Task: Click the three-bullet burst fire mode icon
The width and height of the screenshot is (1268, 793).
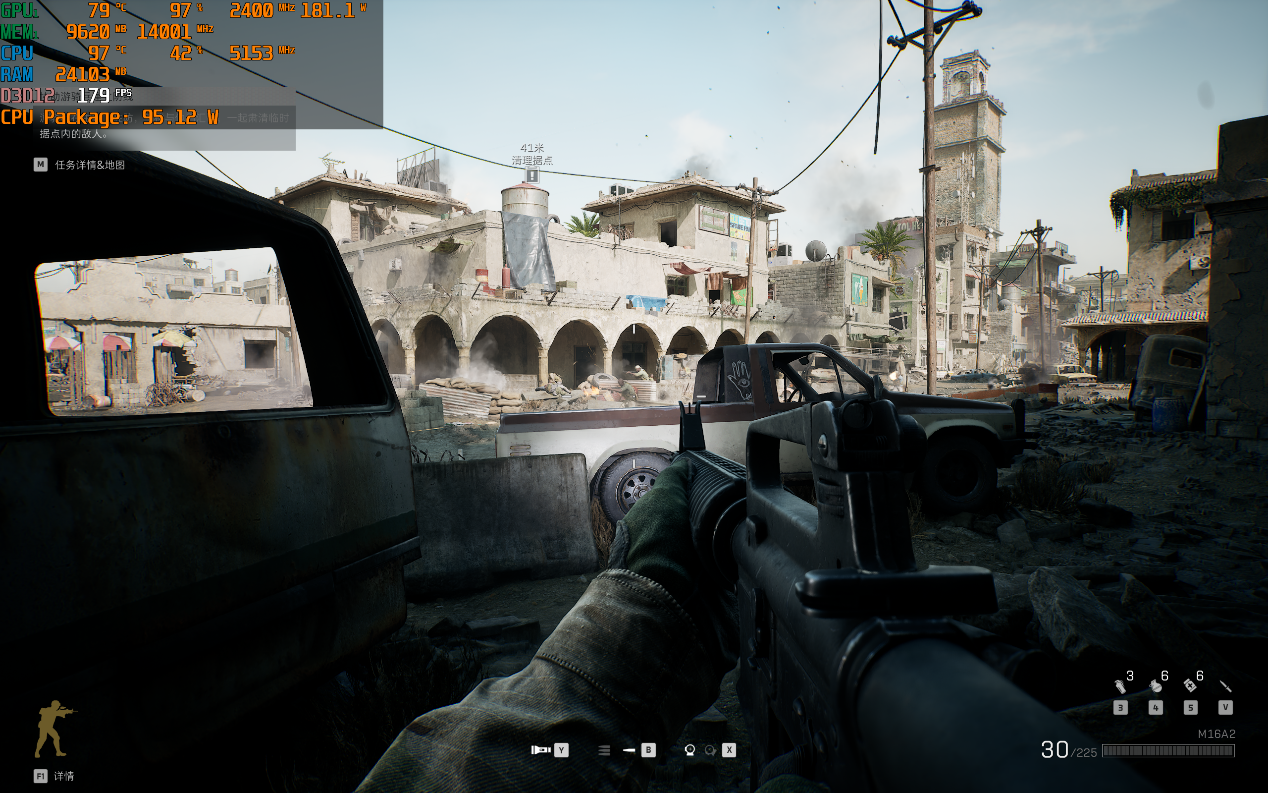Action: (x=604, y=749)
